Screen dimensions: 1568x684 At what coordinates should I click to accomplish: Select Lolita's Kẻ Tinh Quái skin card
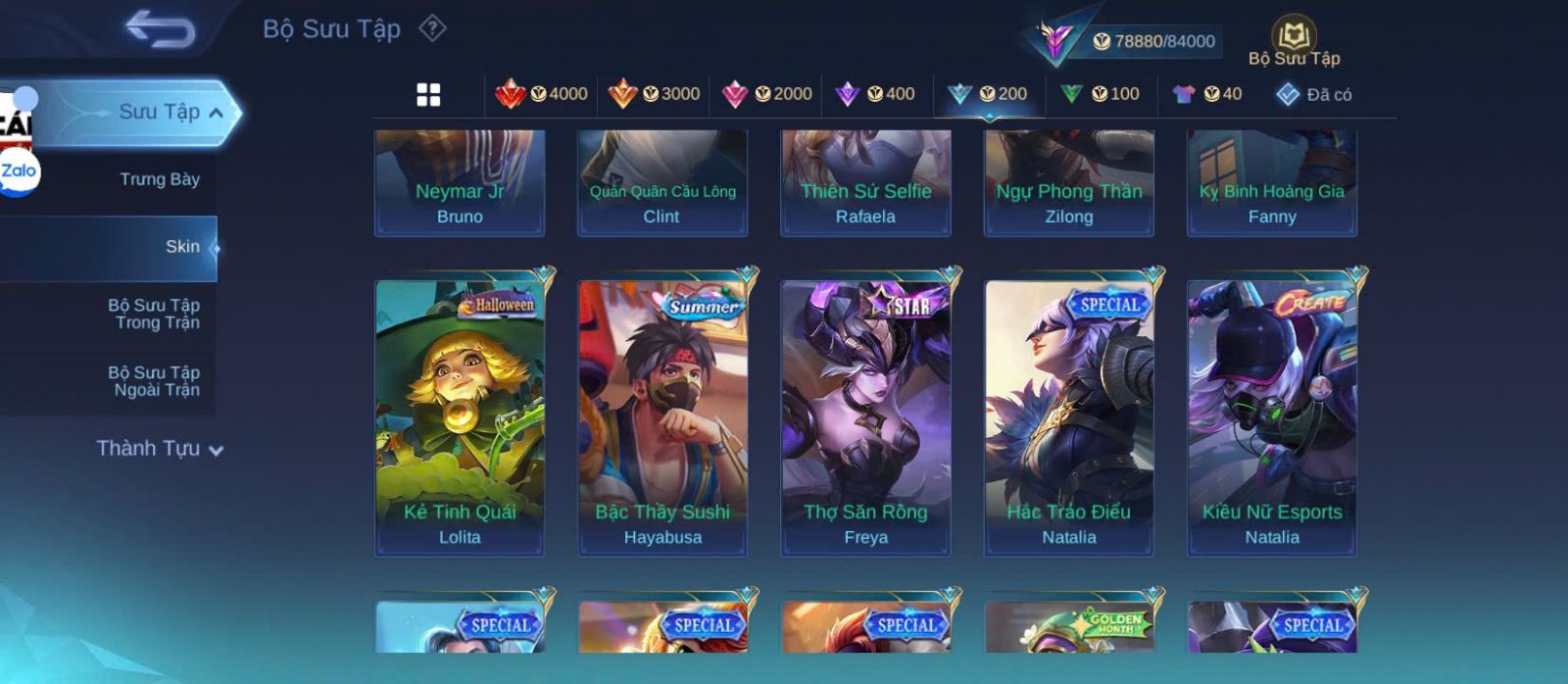pos(460,418)
